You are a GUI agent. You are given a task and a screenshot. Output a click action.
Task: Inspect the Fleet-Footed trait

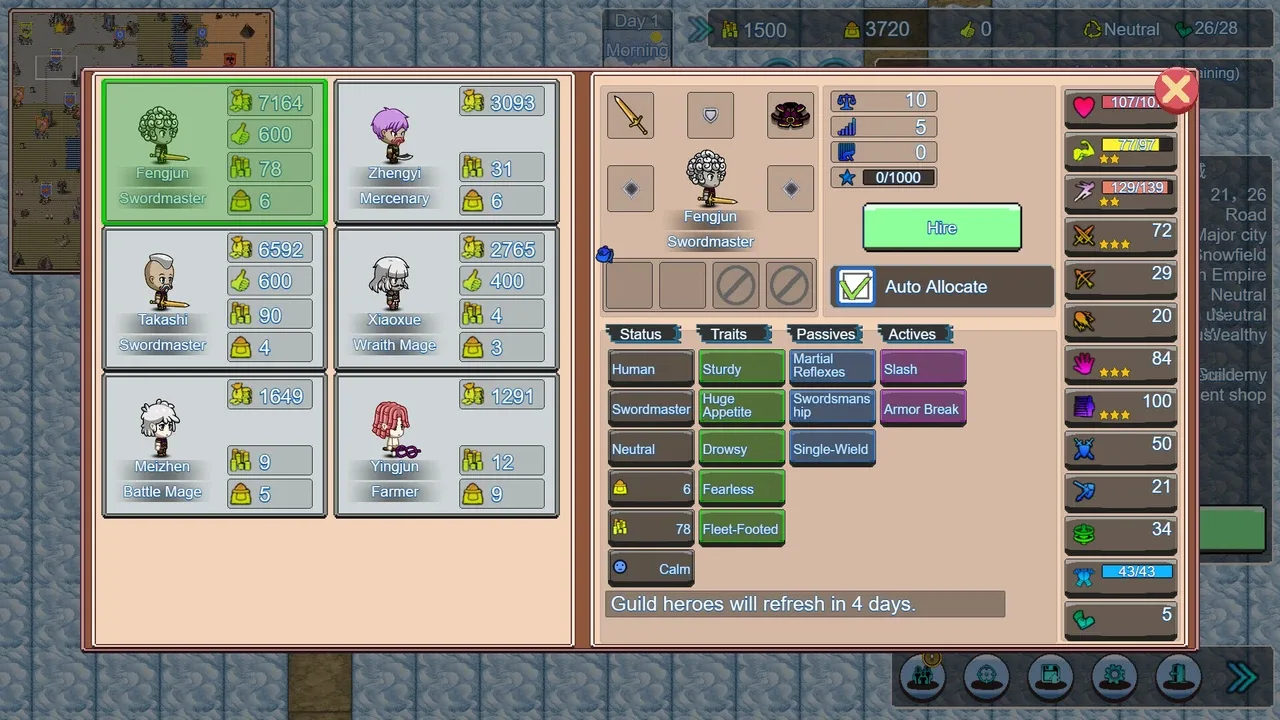(x=741, y=529)
